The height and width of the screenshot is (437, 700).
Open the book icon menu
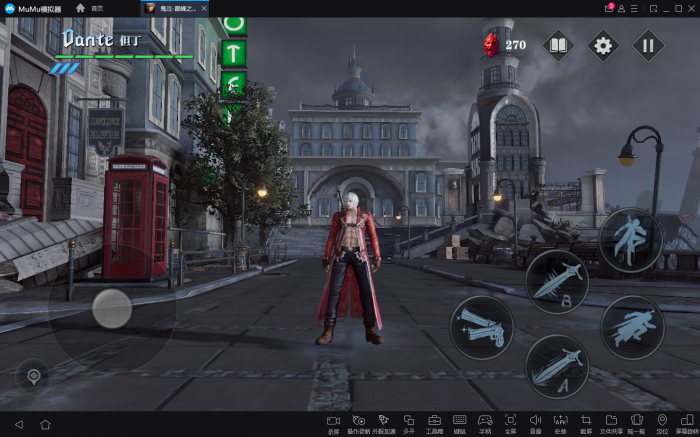[558, 45]
